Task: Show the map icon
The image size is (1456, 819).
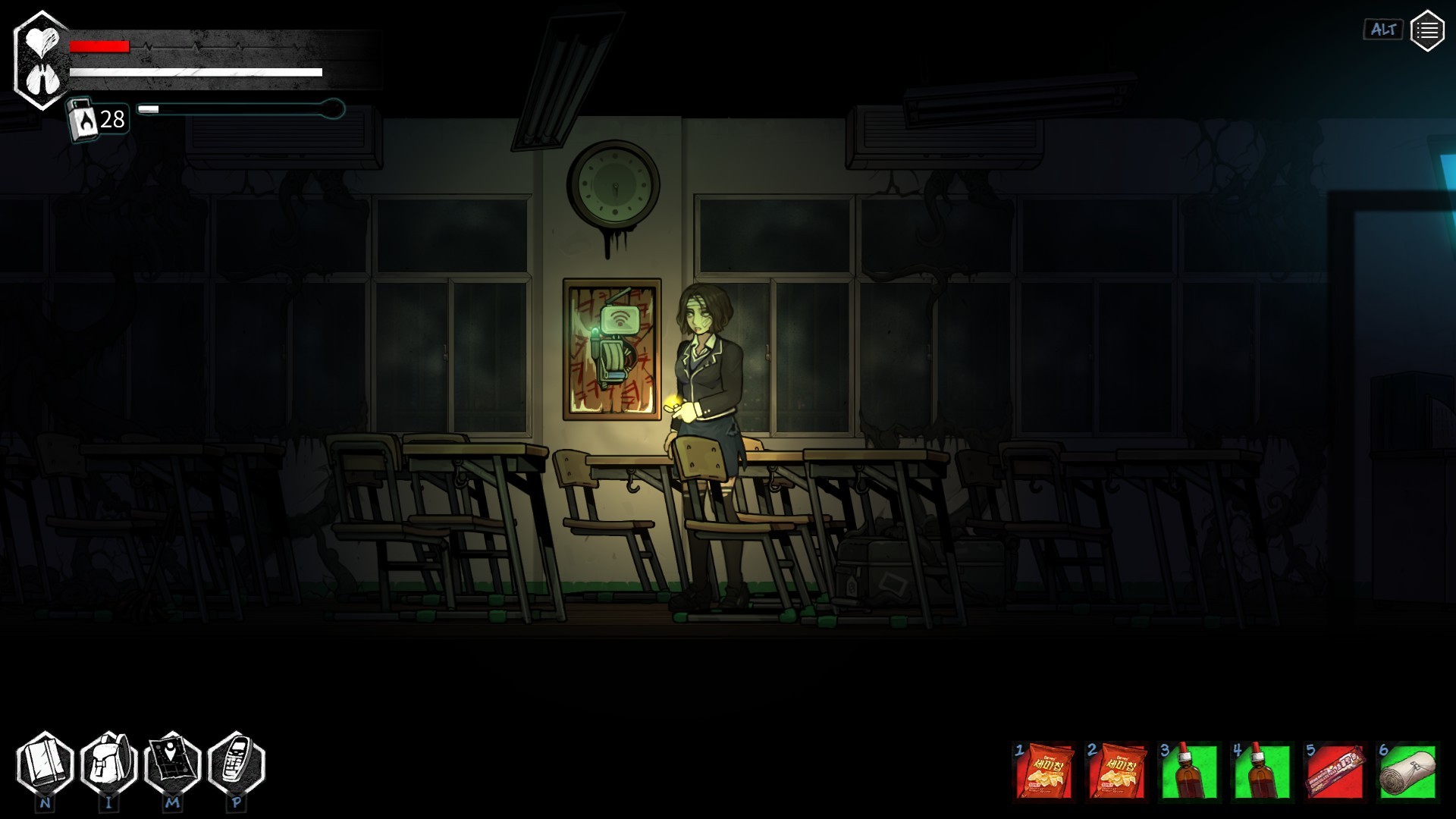Action: 172,764
